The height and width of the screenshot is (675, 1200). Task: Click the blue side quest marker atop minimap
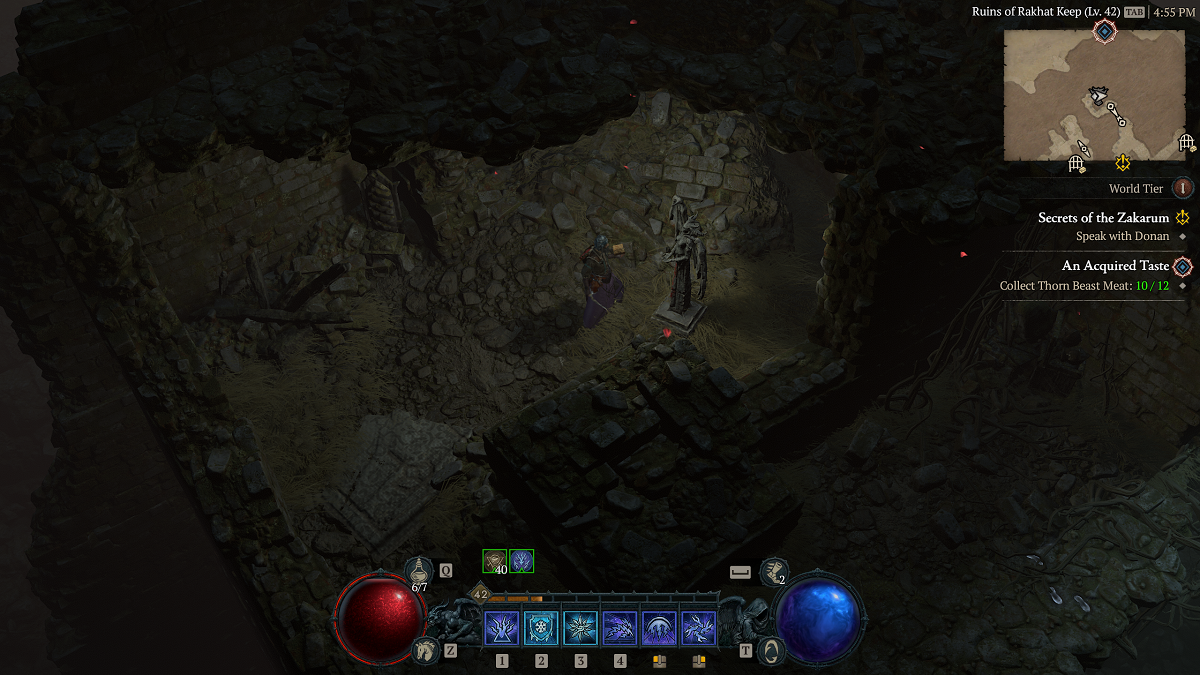(1103, 32)
